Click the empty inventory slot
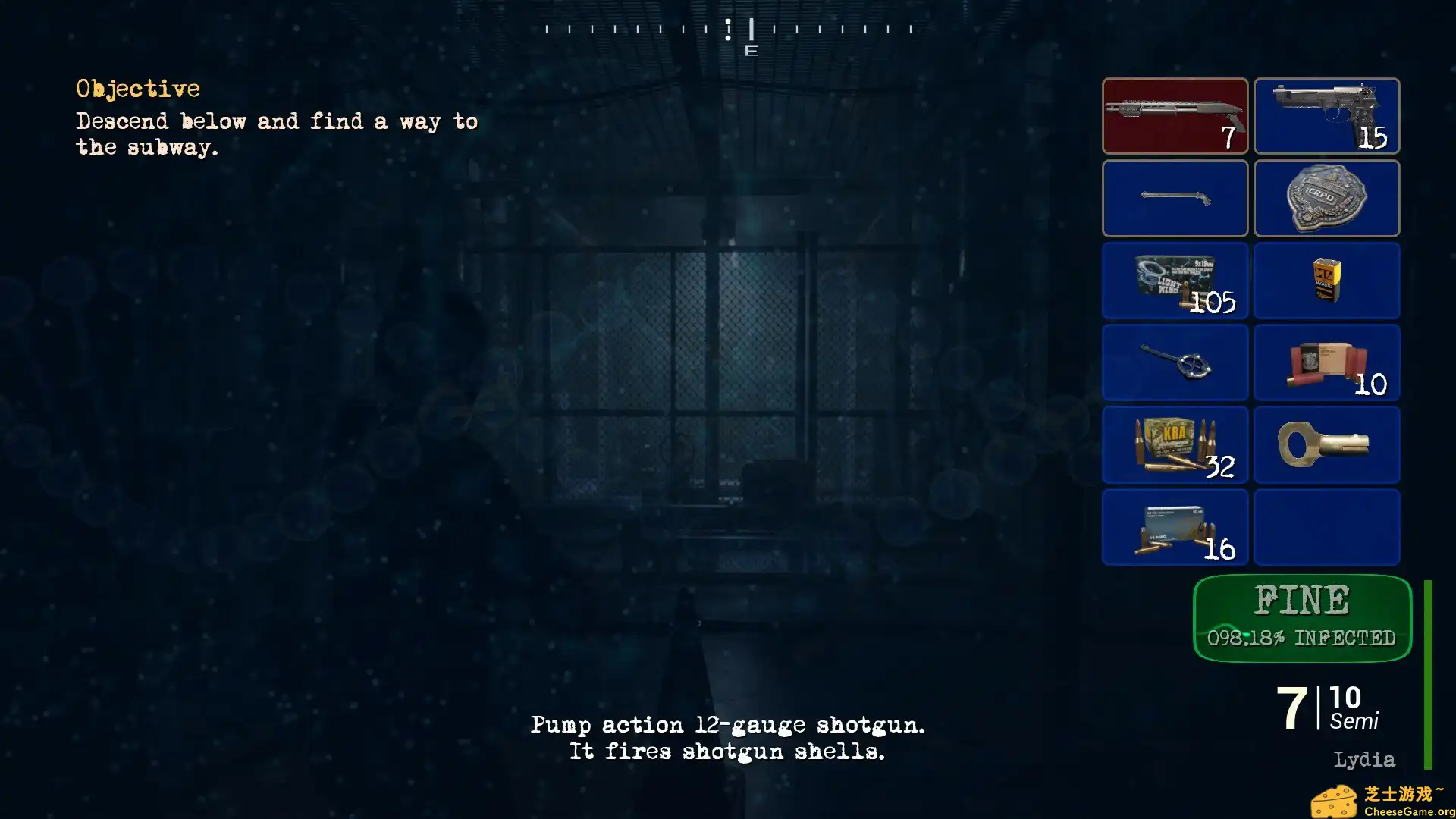The width and height of the screenshot is (1456, 819). 1326,527
